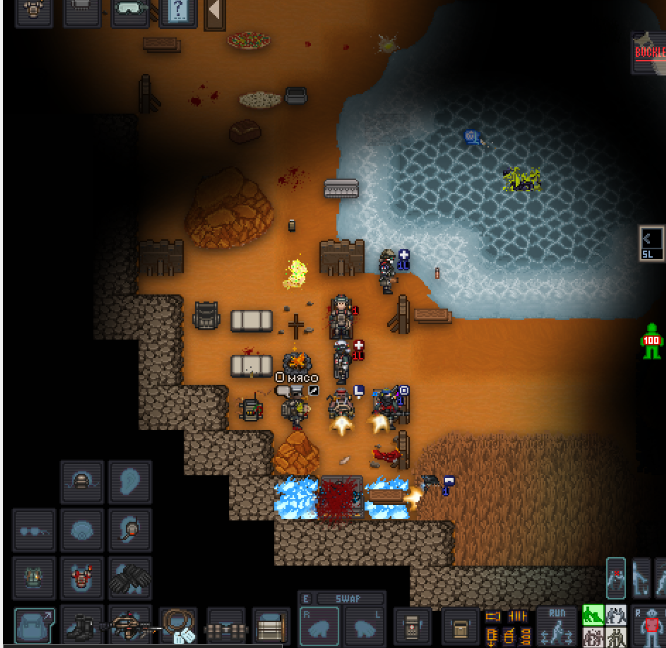
Task: Select the boots equipment slot
Action: pyautogui.click(x=82, y=626)
